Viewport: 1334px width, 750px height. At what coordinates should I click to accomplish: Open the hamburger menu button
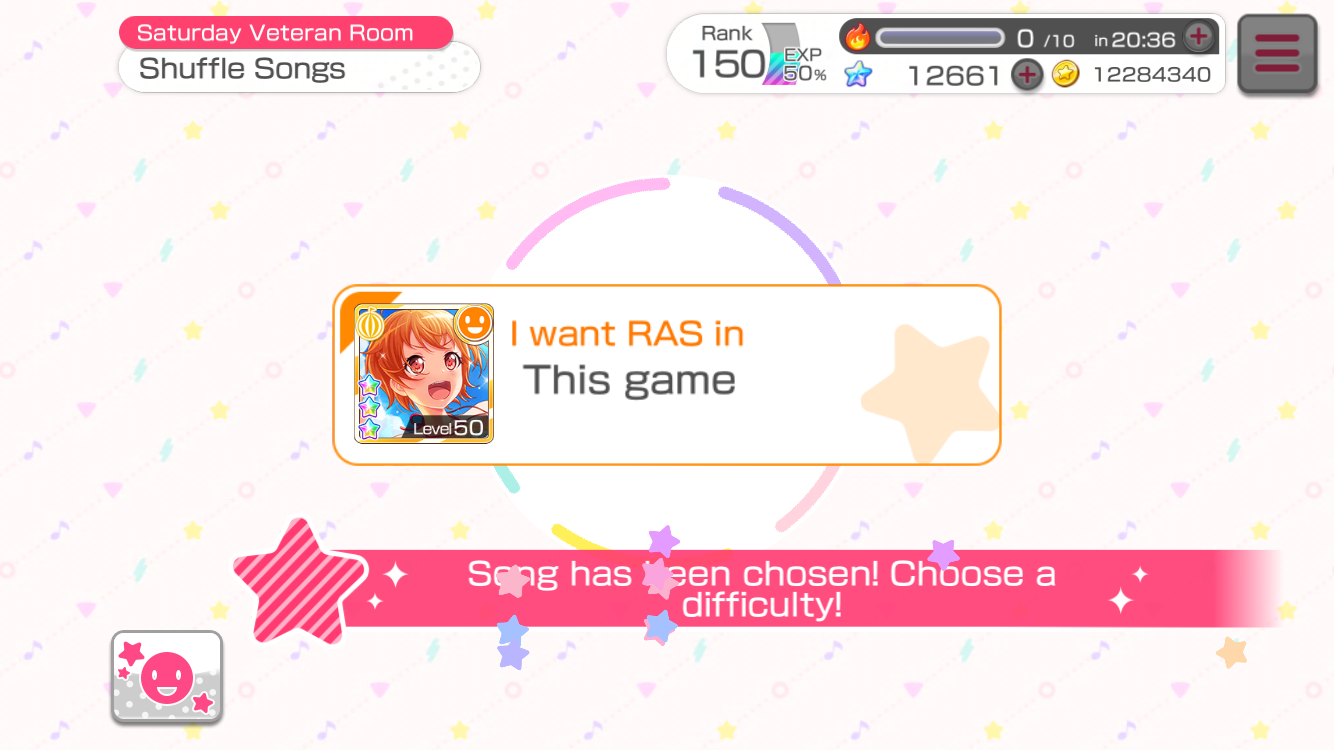point(1277,54)
